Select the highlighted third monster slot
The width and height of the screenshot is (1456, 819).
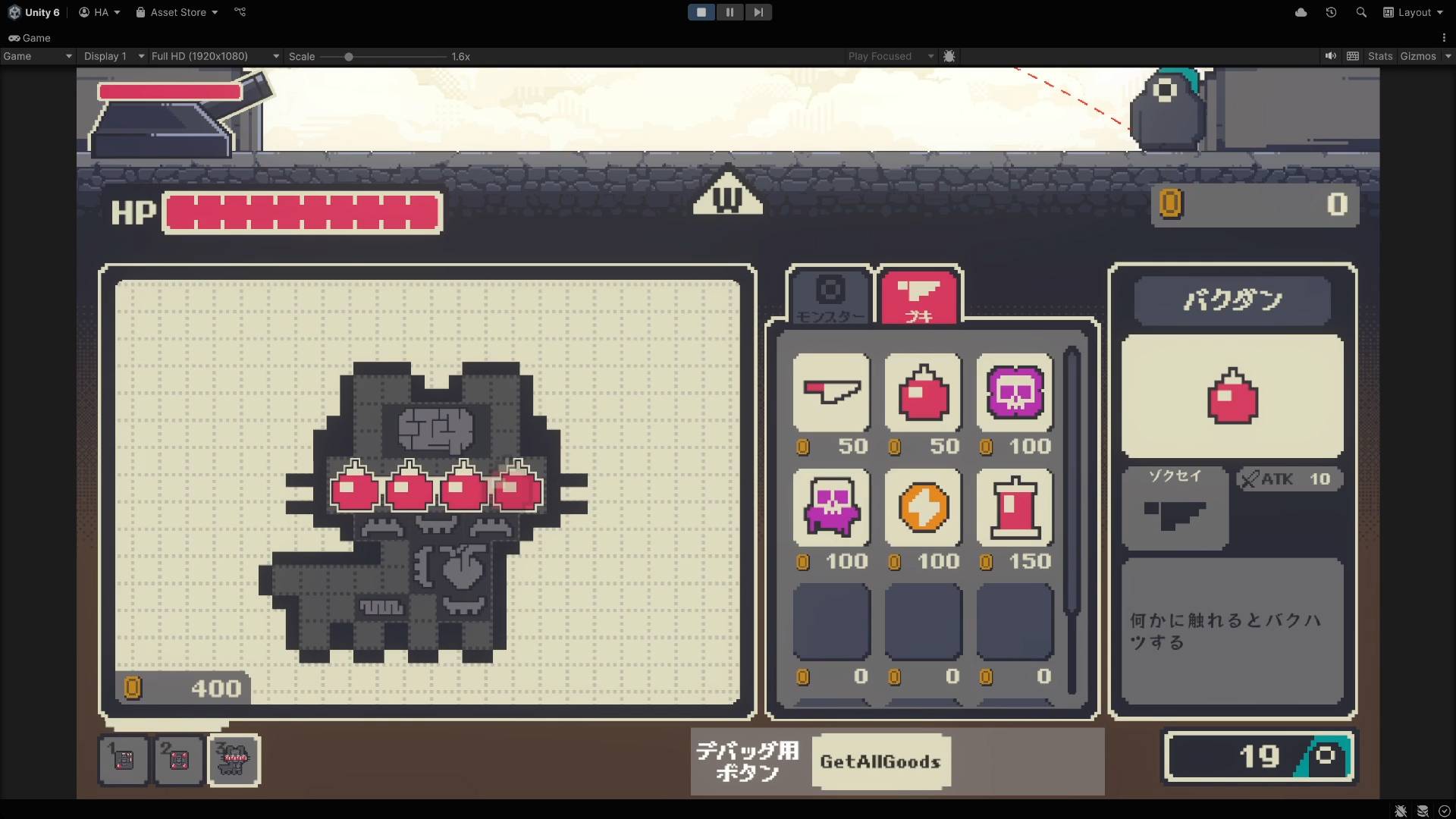tap(234, 759)
